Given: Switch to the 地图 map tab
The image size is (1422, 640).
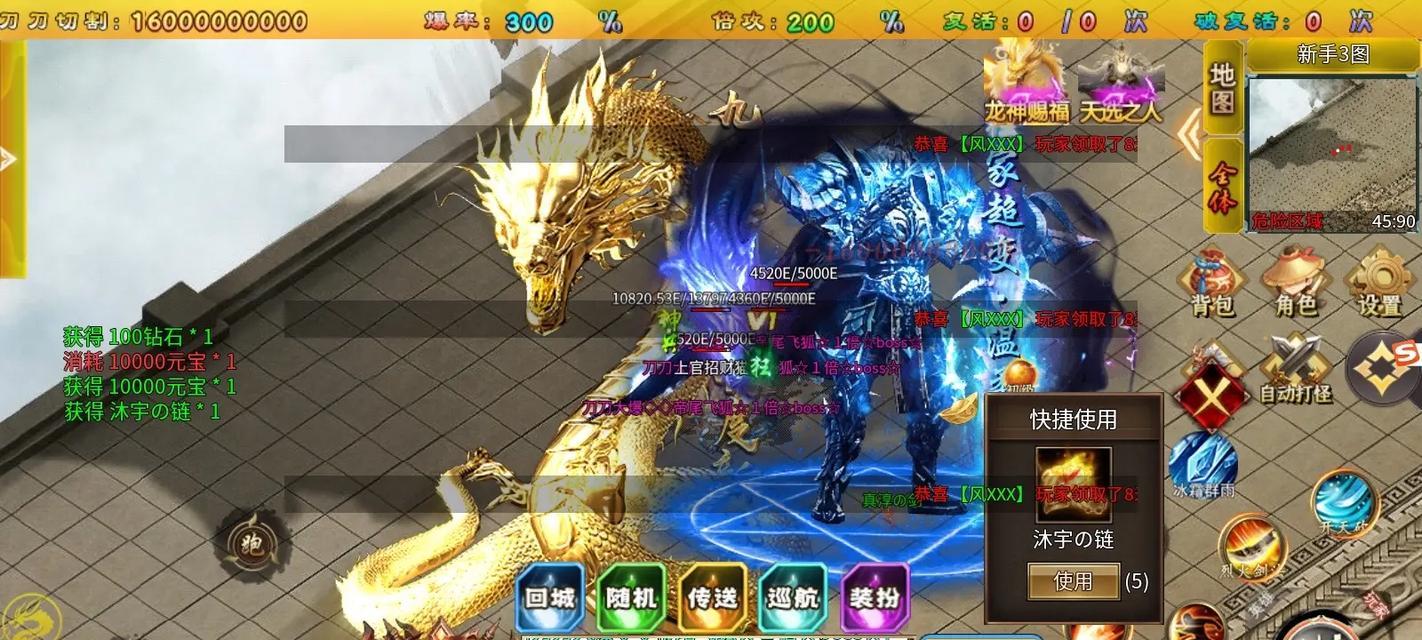Looking at the screenshot, I should (x=1223, y=88).
